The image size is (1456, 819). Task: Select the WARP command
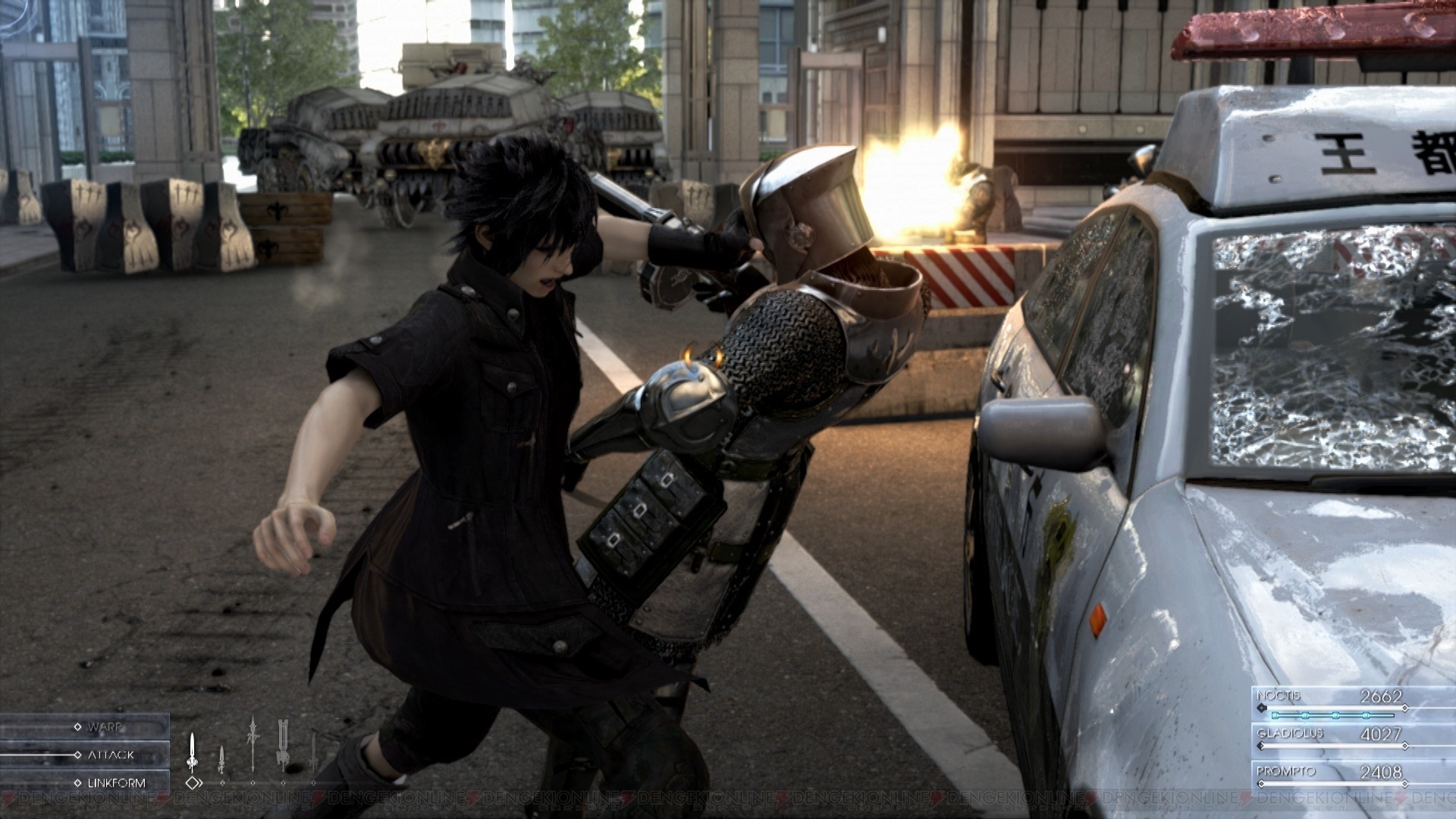[104, 727]
